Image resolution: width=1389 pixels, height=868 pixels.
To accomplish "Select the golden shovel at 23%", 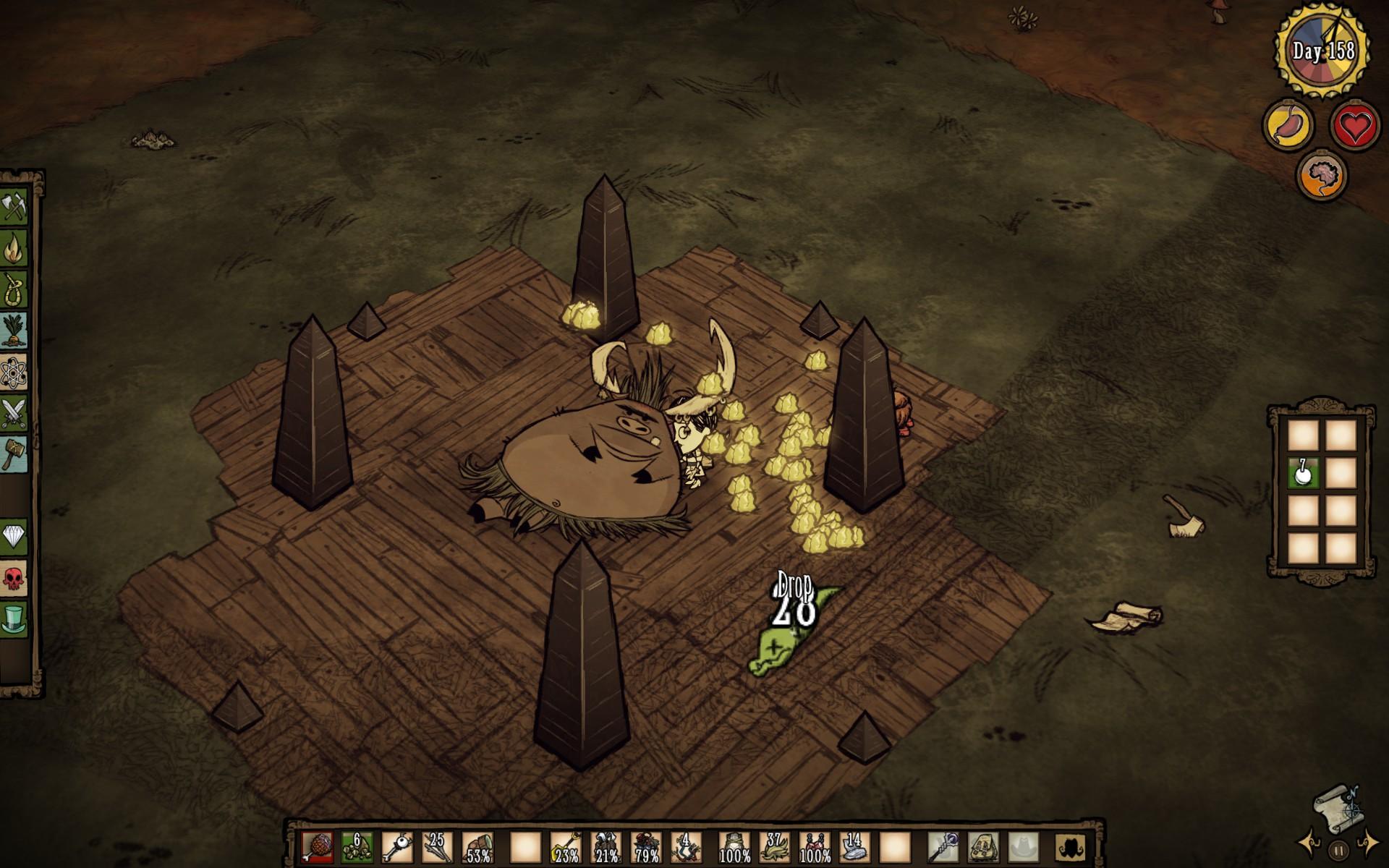I will pos(566,846).
